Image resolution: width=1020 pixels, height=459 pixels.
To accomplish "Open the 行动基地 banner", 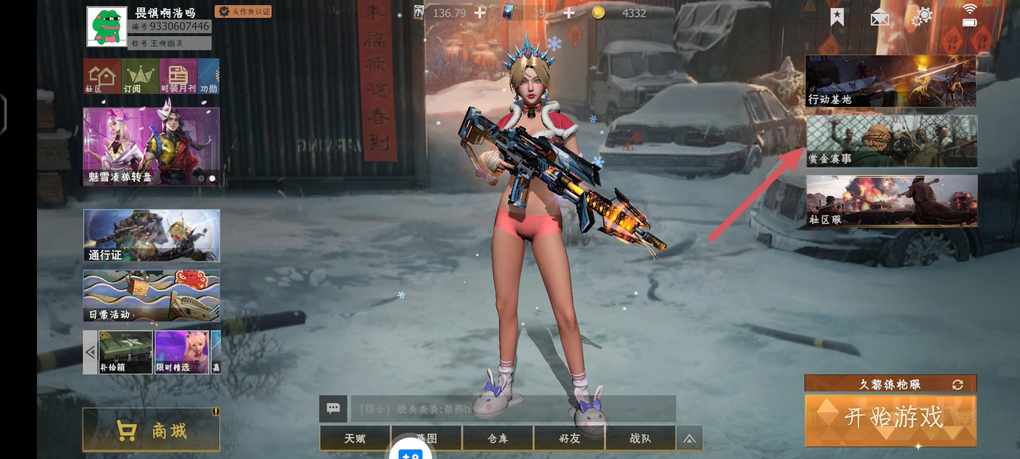I will tap(890, 81).
